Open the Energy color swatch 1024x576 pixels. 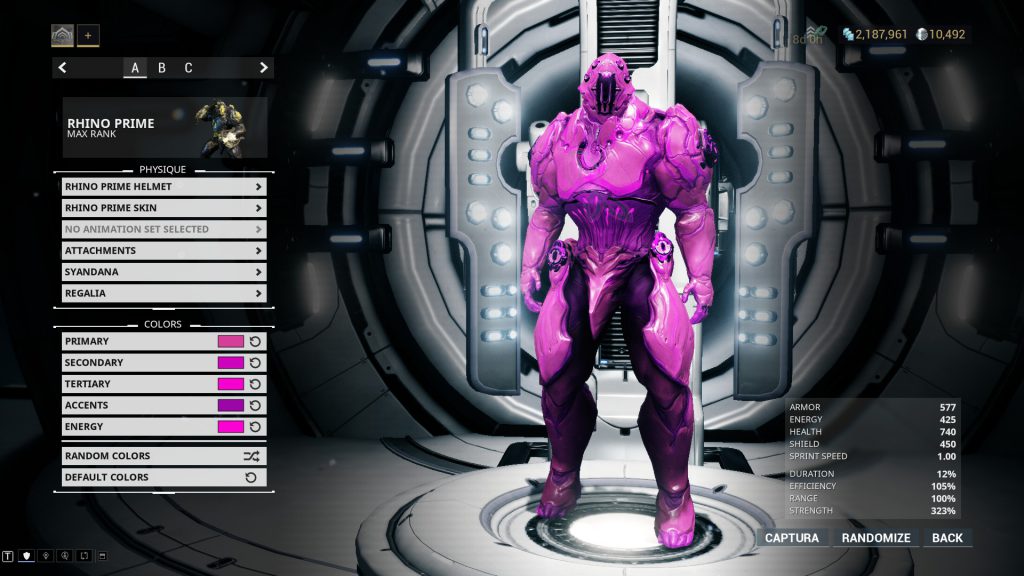pyautogui.click(x=231, y=427)
